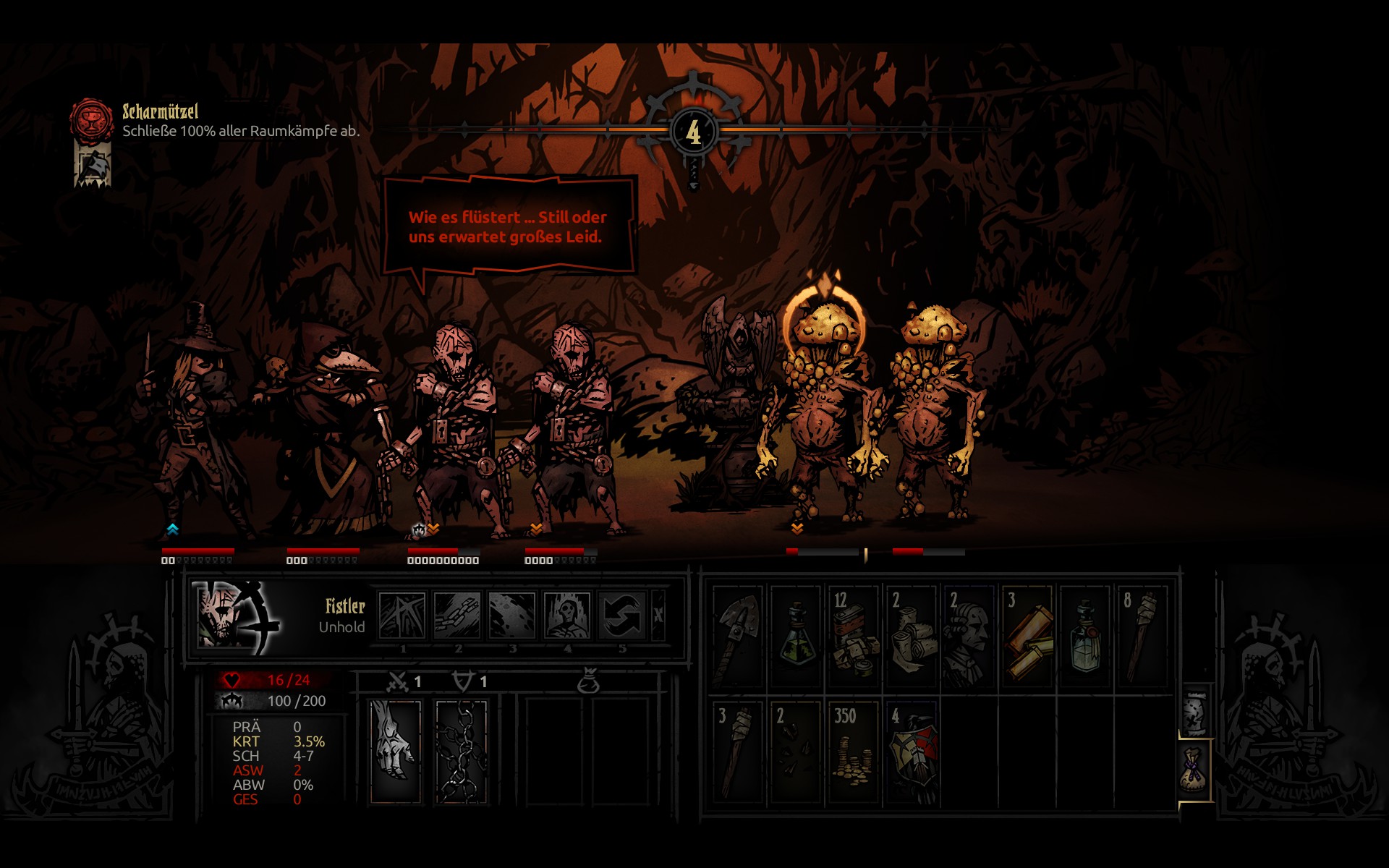This screenshot has width=1389, height=868.
Task: Switch to the map scroll tab
Action: click(1195, 711)
